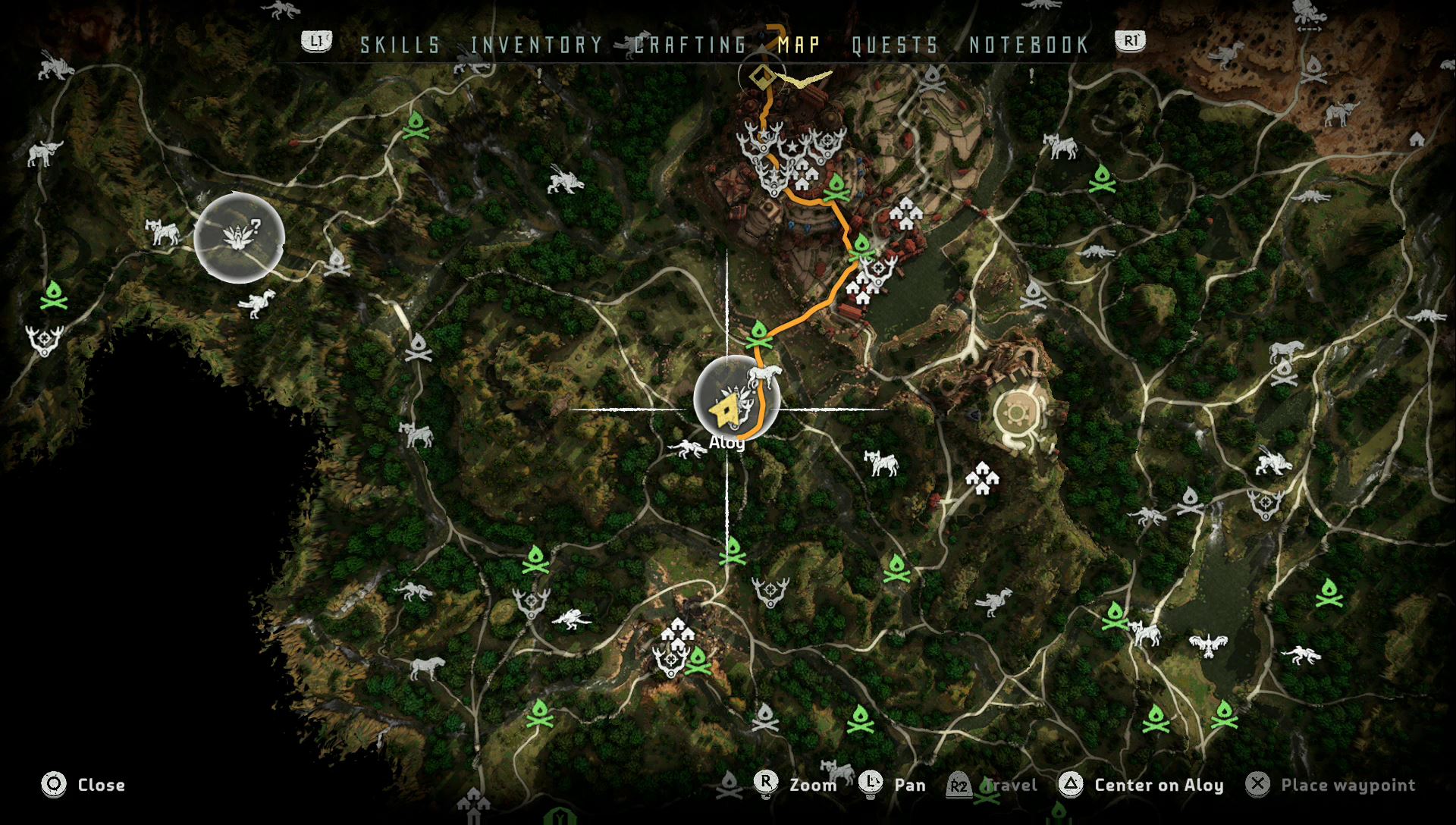Viewport: 1456px width, 825px height.
Task: Select the unknown machine site question-mark marker
Action: 240,237
